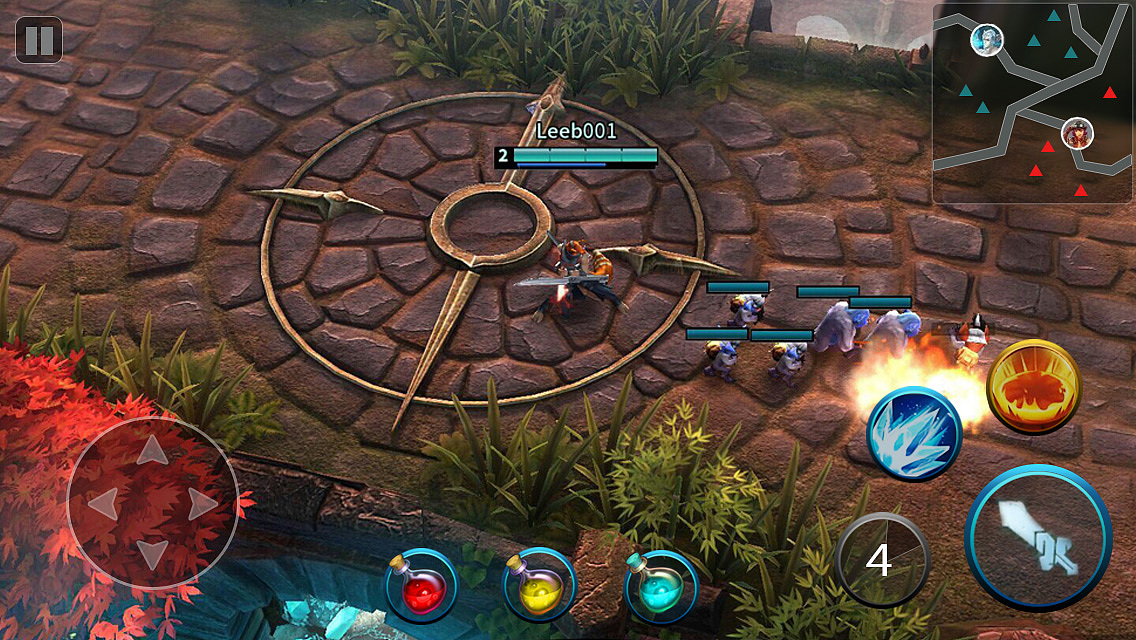Select the red hero portrait on minimap
1136x640 pixels.
[1077, 132]
